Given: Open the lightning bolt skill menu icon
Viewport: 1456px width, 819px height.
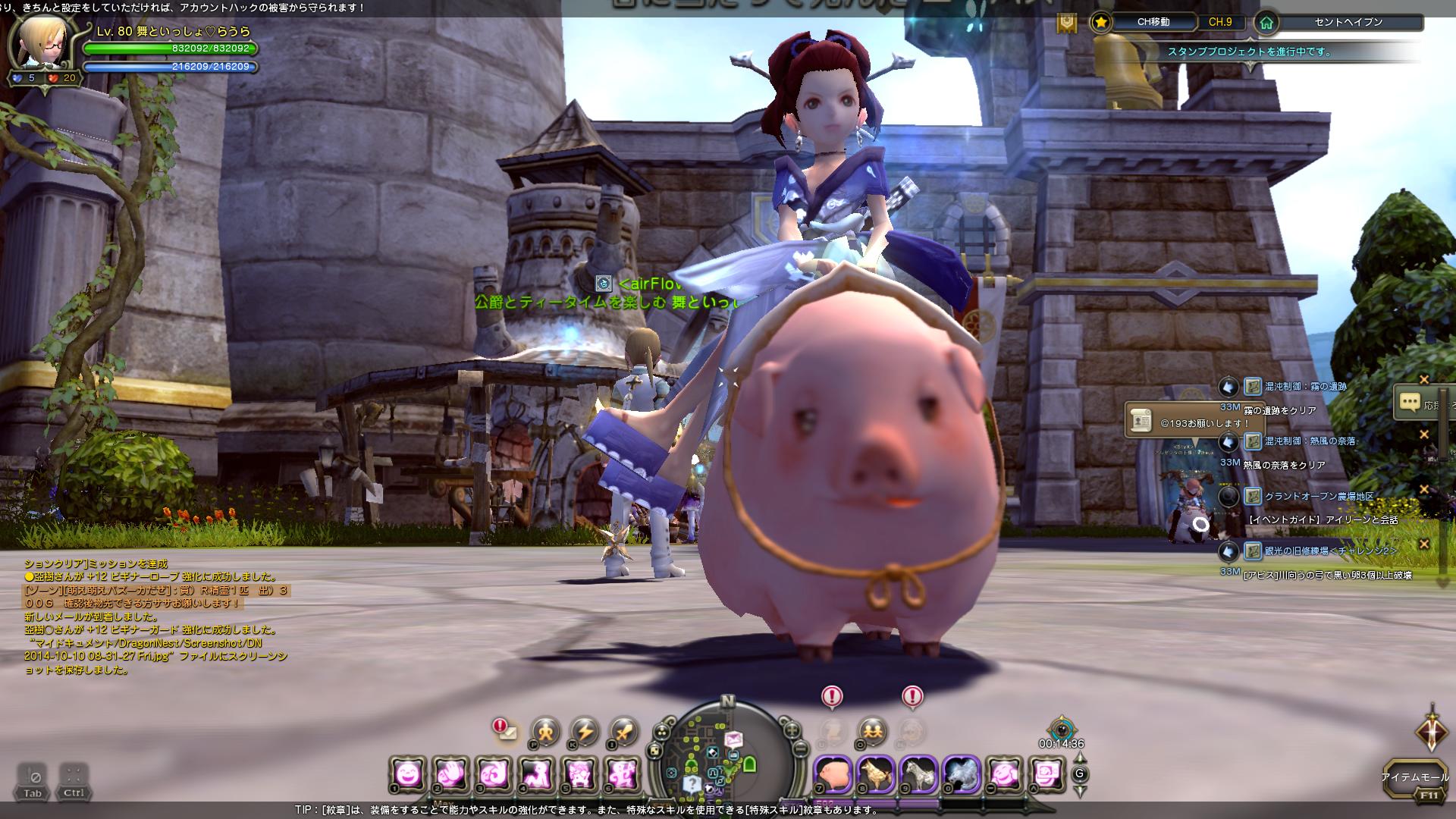Looking at the screenshot, I should [585, 732].
